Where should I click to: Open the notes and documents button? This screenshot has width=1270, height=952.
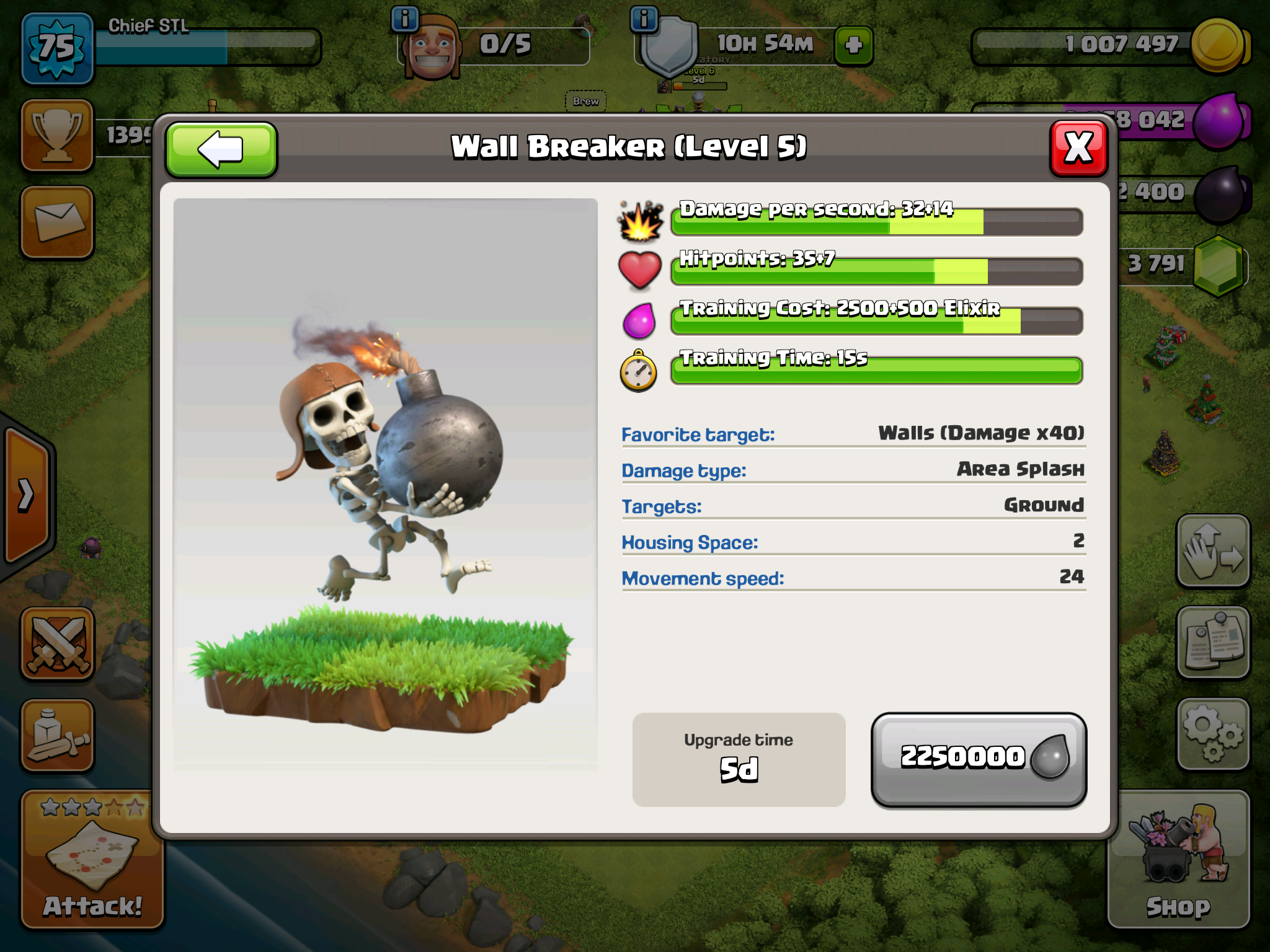coord(1212,642)
